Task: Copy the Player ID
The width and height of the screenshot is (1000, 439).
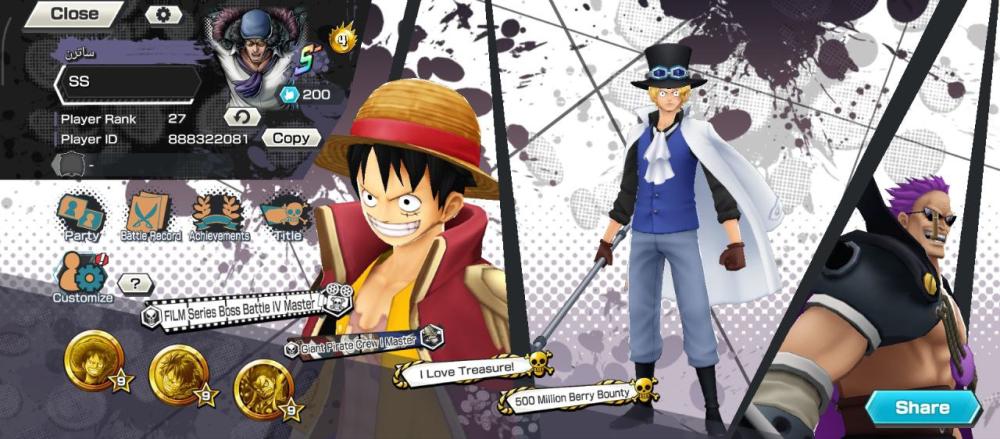Action: (x=291, y=139)
